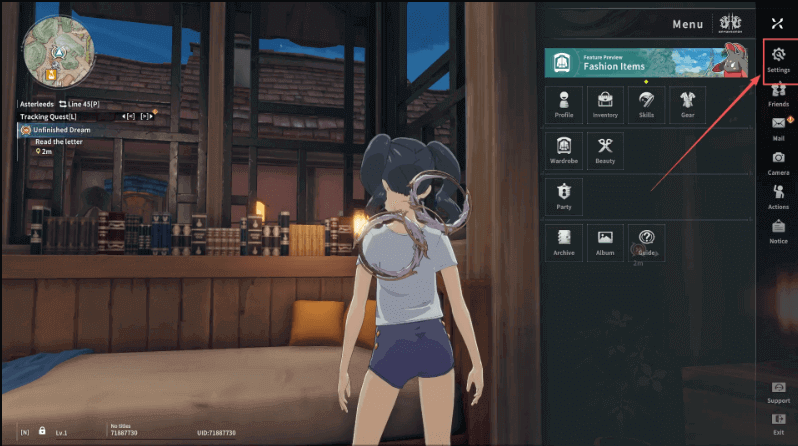Check the Mail inbox

point(778,127)
